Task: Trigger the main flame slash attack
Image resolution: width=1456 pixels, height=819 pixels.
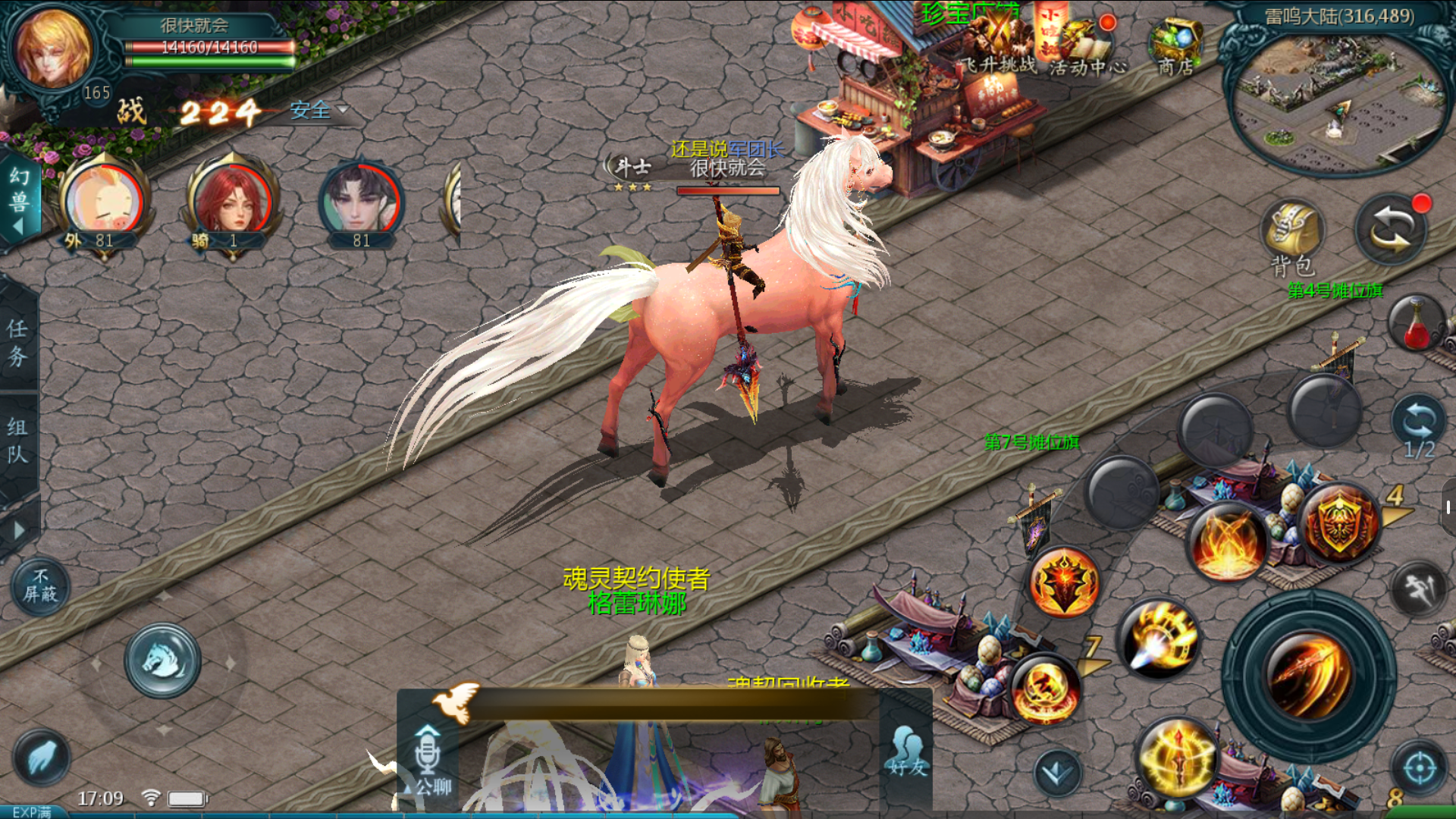Action: click(1309, 676)
